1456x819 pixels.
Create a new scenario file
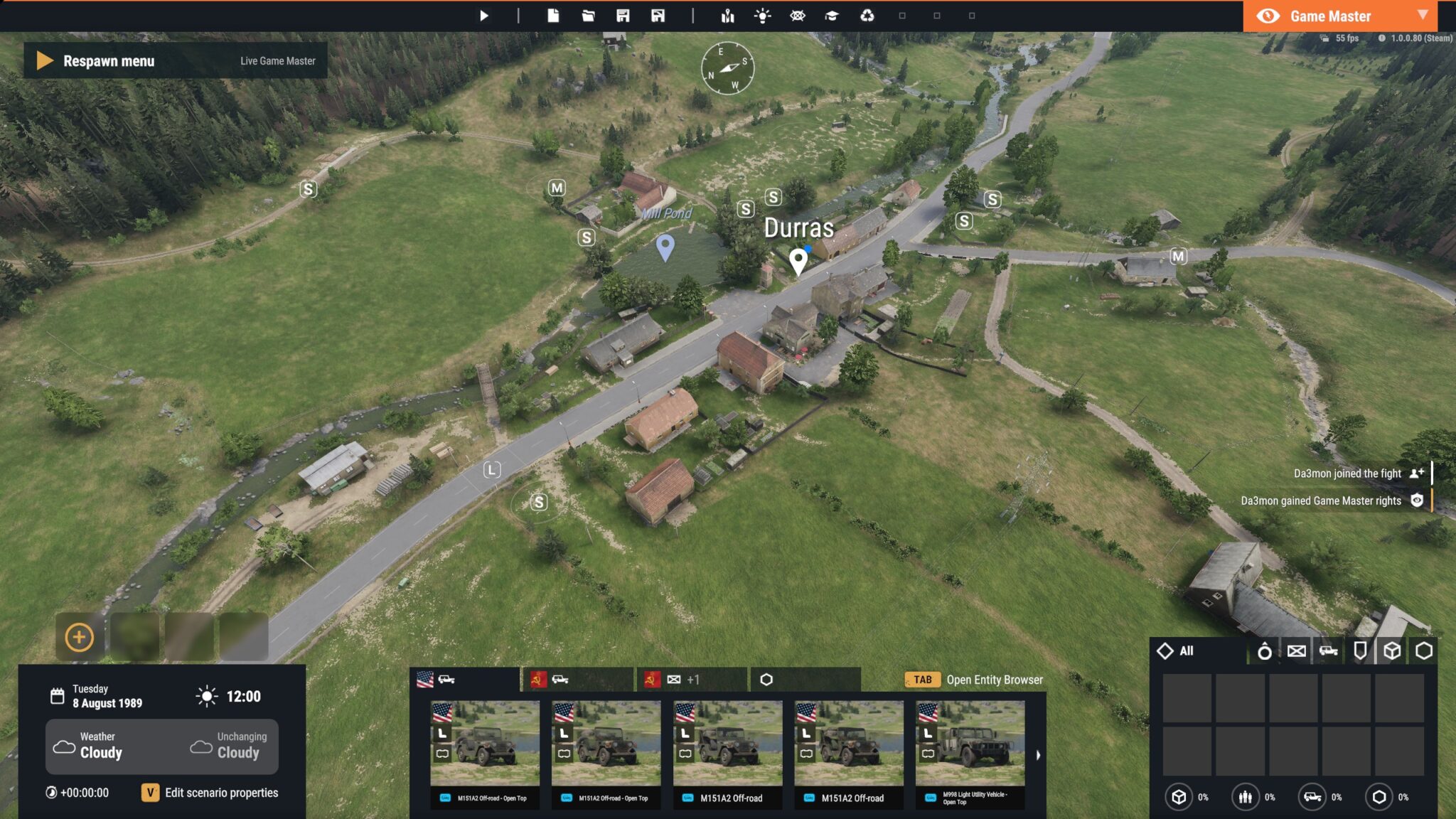click(x=555, y=15)
